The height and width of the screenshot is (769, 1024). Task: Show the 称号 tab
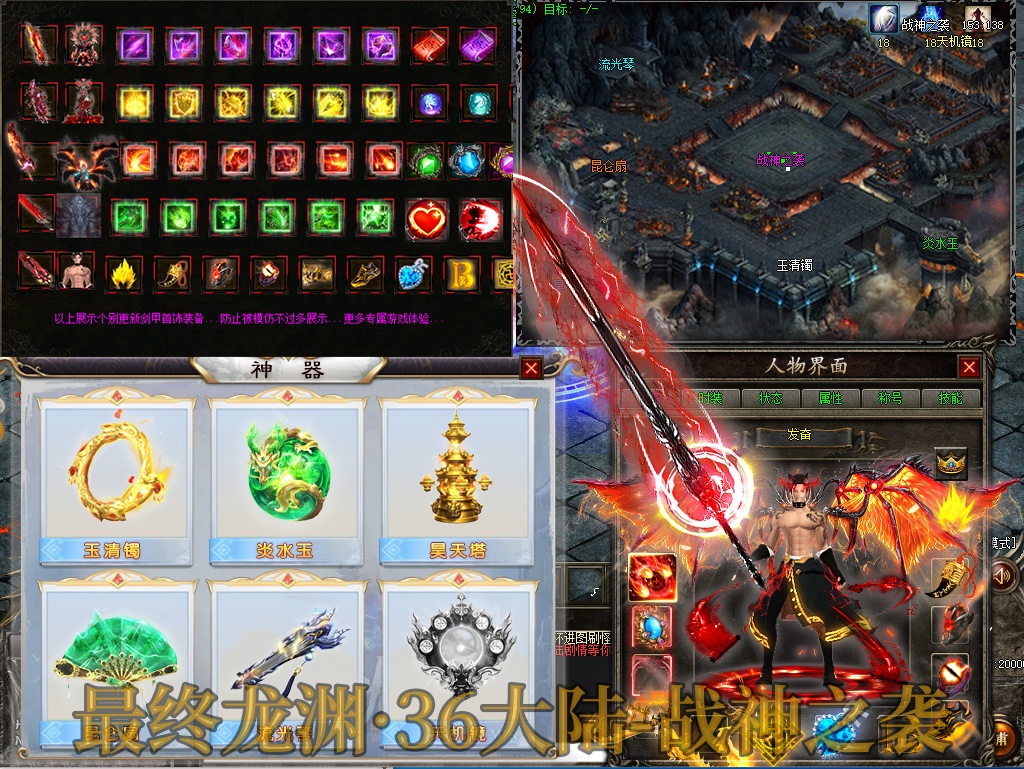click(x=889, y=398)
